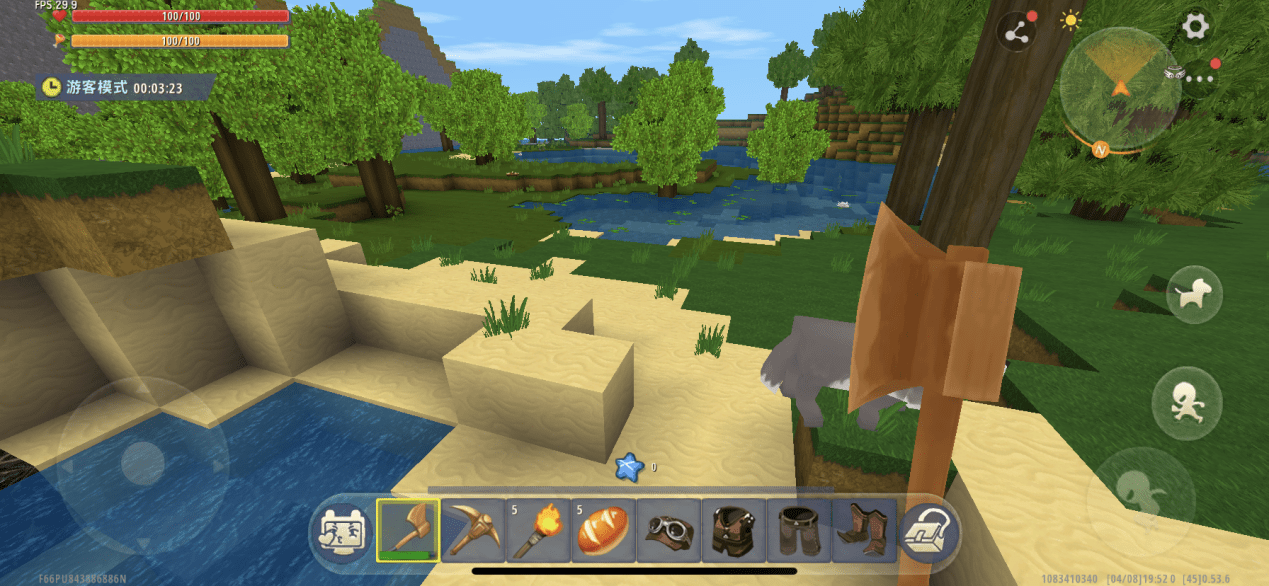Screen dimensions: 1269x586
Task: Select the pickaxe hotbar slot
Action: click(472, 529)
